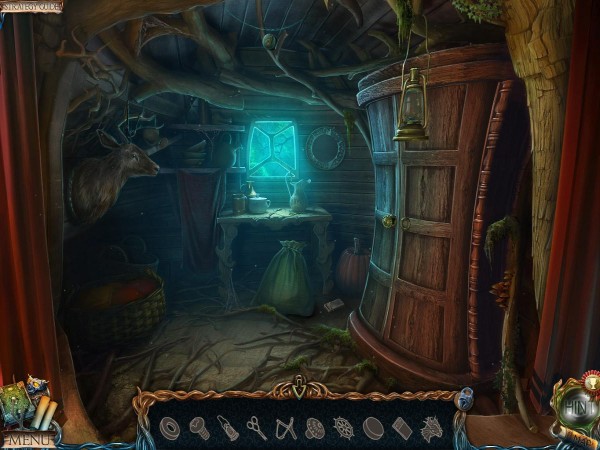
Task: Choose the flat card silhouette item
Action: pos(402,428)
